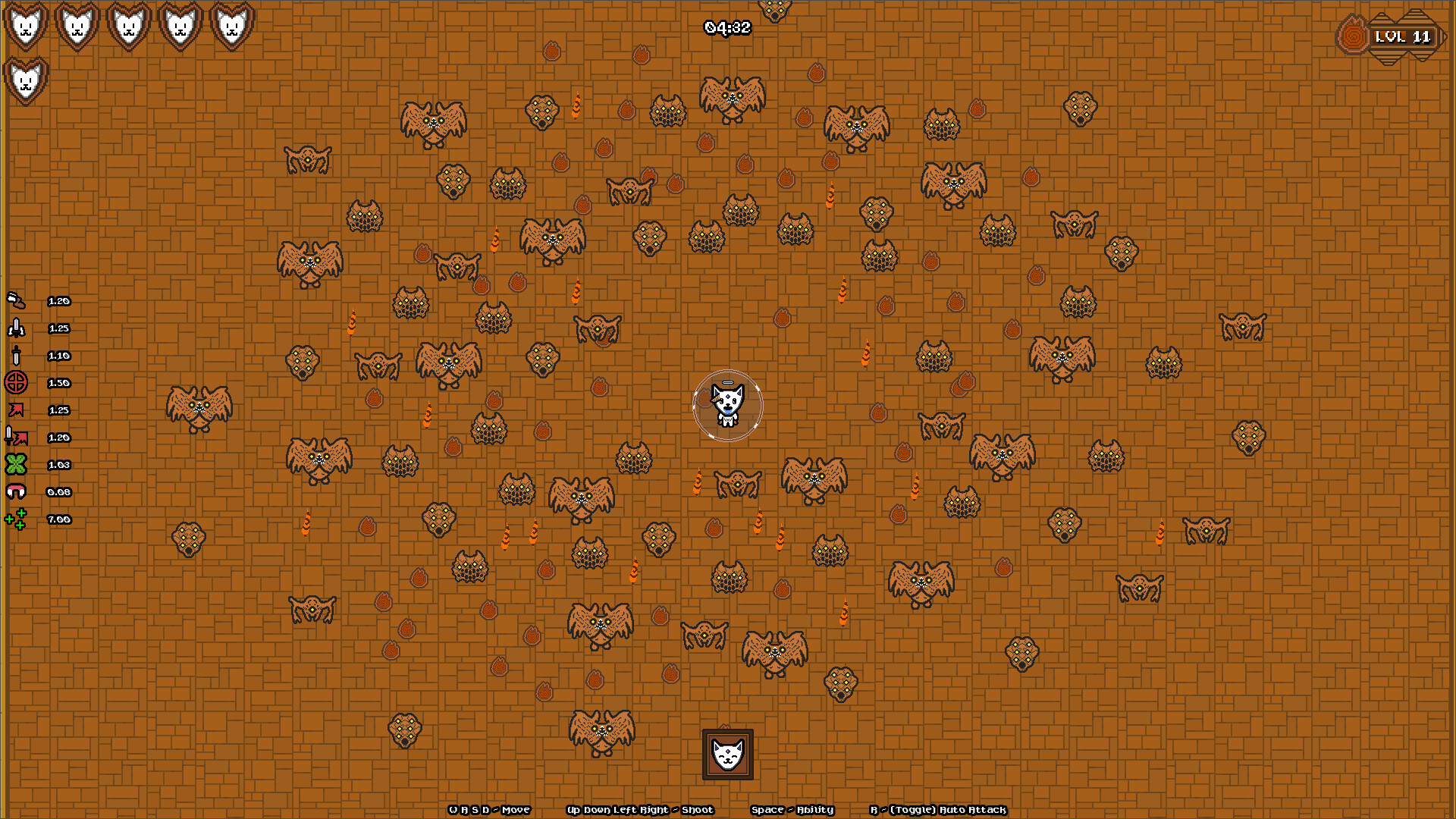
Task: Select the green plus crosses regen icon
Action: pyautogui.click(x=17, y=519)
